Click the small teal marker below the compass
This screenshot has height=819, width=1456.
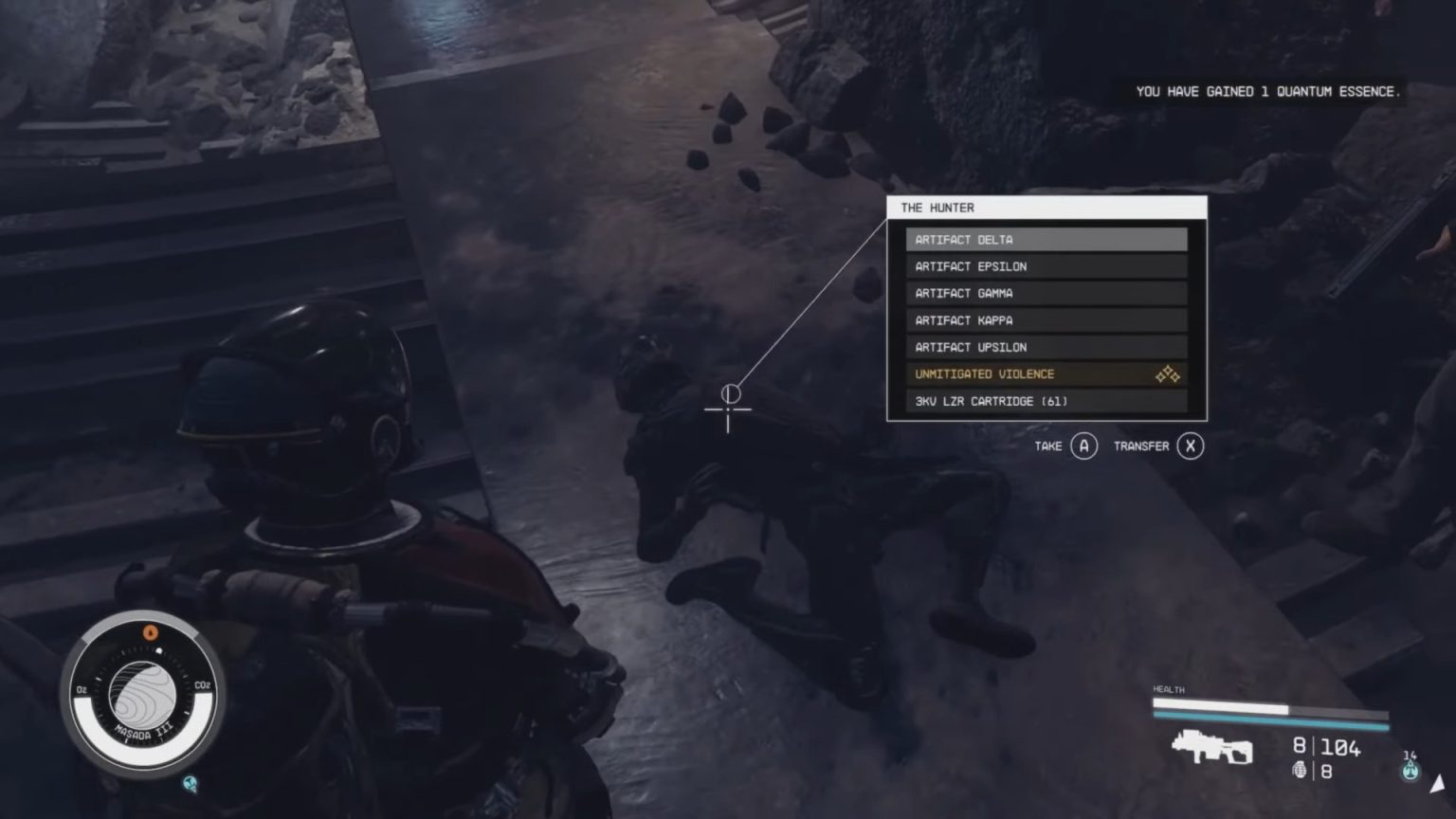189,783
